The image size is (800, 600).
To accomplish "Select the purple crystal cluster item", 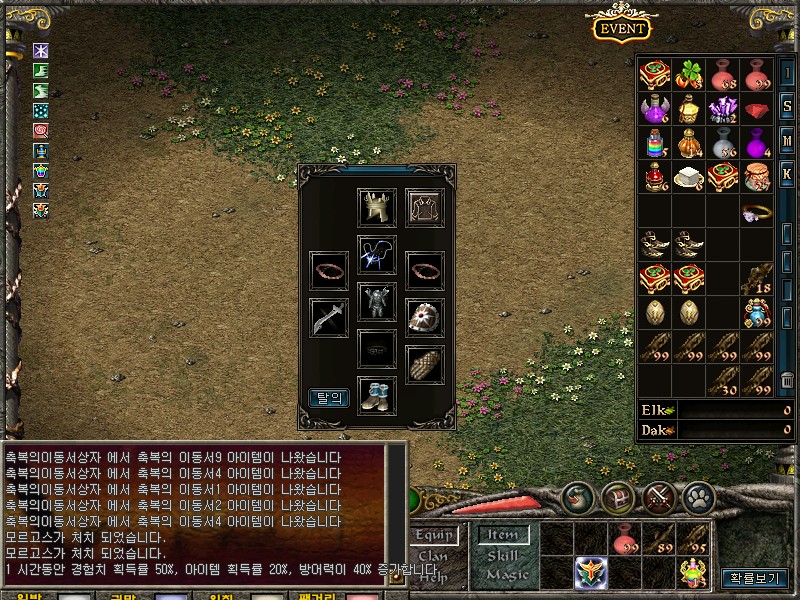I will pyautogui.click(x=722, y=108).
